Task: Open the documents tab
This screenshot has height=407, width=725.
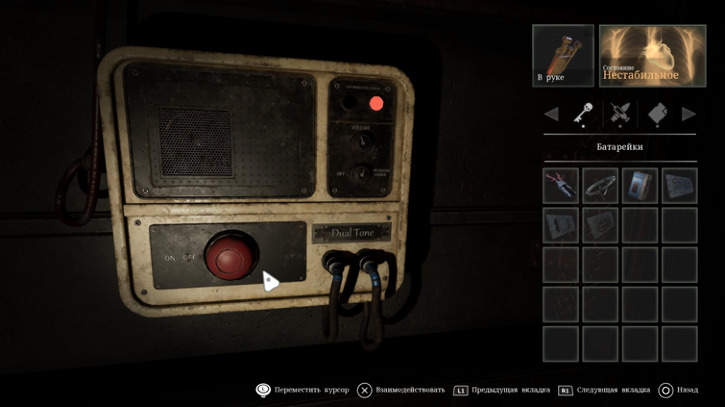Action: [x=657, y=114]
